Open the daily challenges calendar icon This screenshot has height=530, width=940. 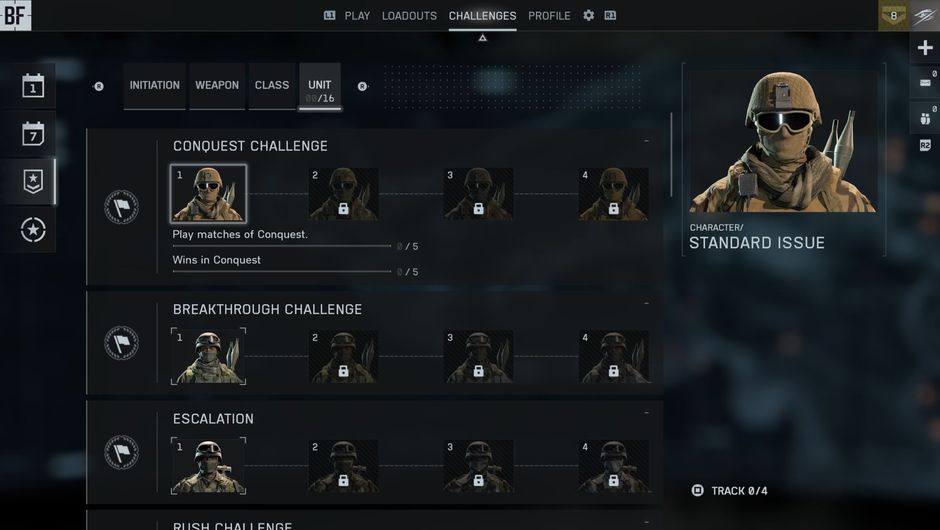tap(33, 87)
